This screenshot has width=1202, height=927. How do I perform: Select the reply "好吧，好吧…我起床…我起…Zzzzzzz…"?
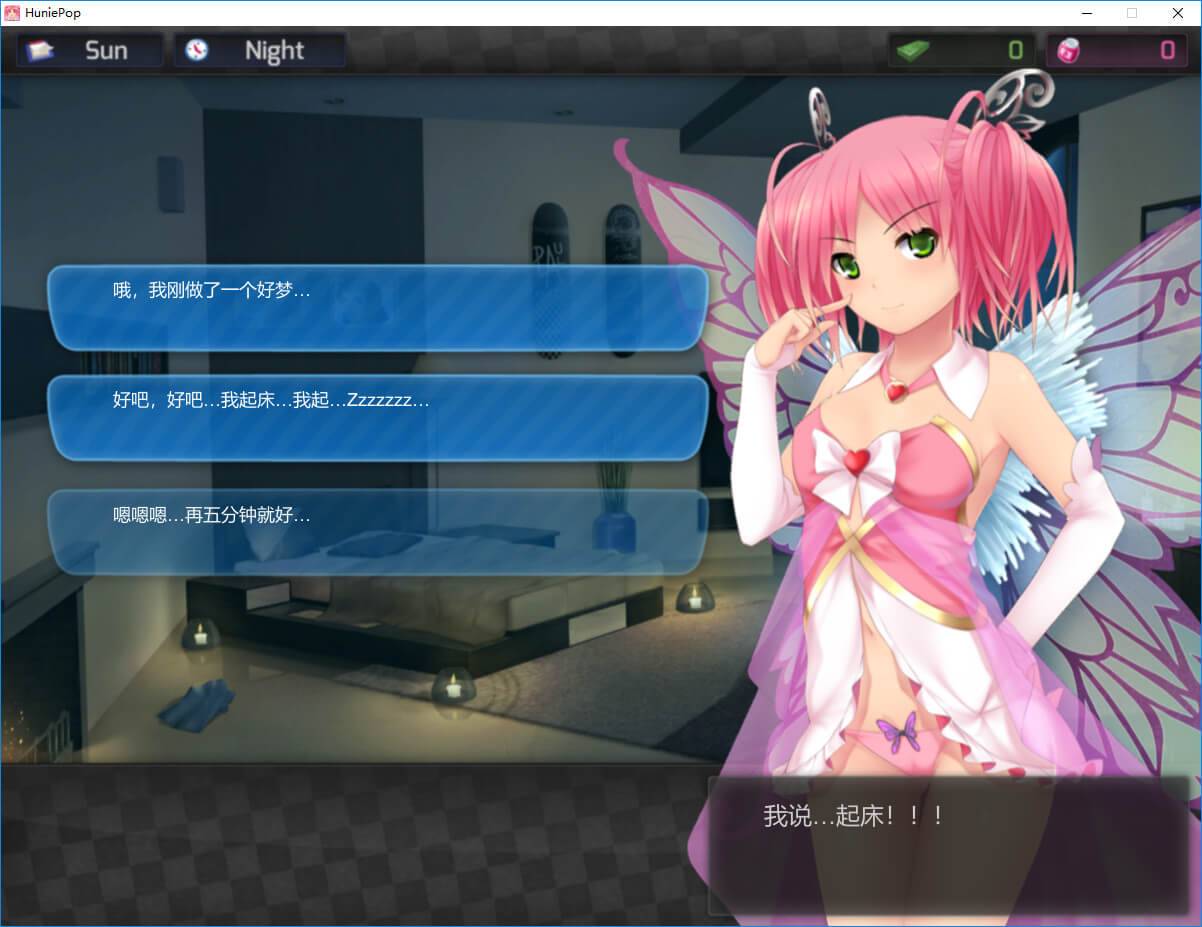coord(378,418)
